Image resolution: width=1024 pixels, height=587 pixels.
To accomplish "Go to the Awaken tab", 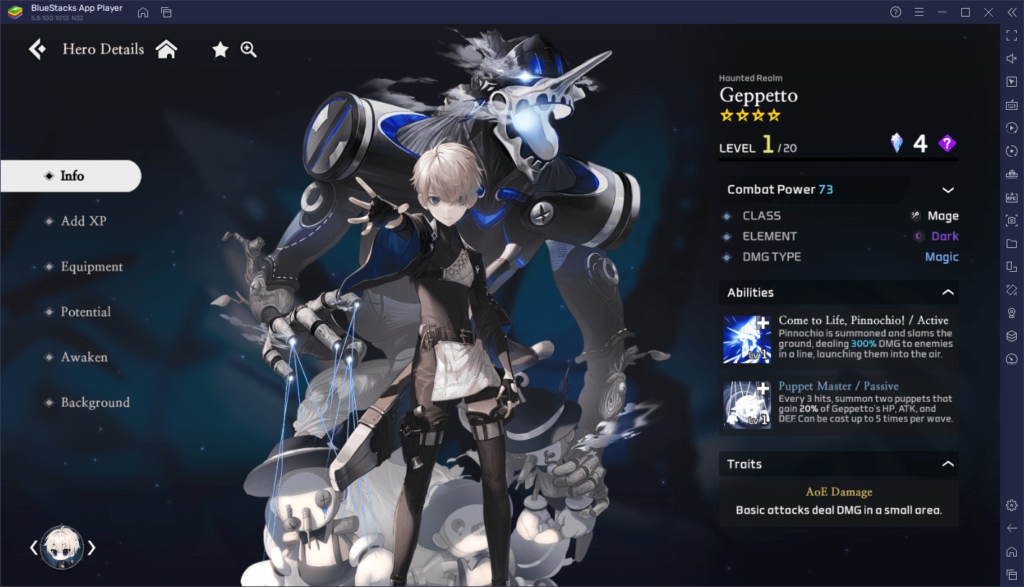I will point(83,357).
